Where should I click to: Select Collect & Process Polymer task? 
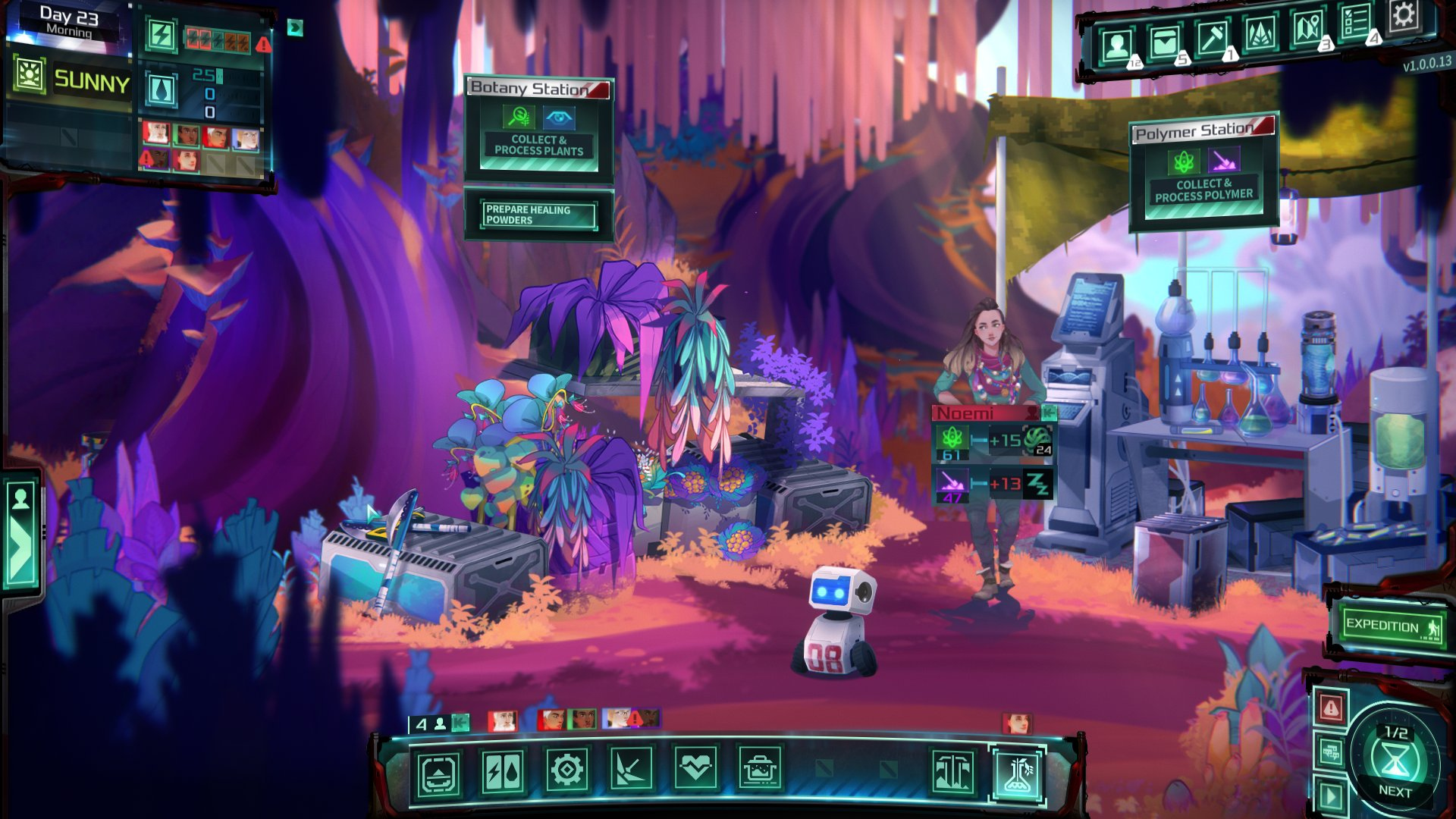pyautogui.click(x=1203, y=190)
